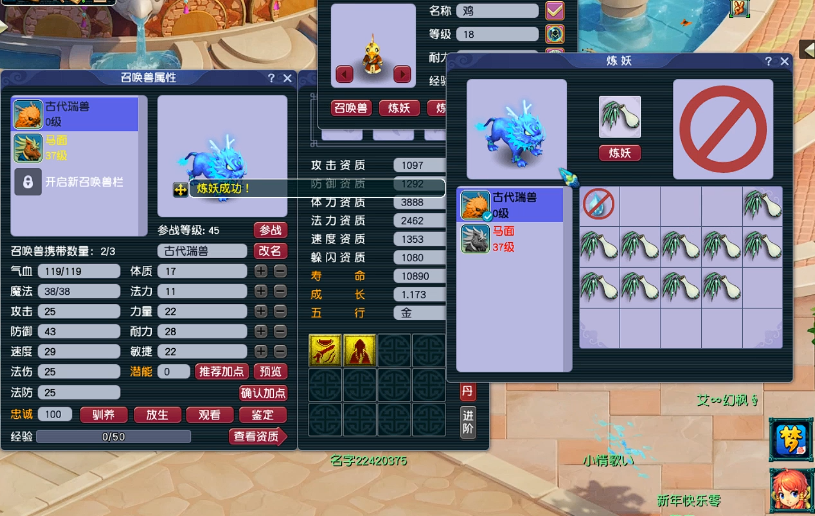Click 推荐加点 to auto-assign points
Screen dimensions: 815x516
pos(223,372)
